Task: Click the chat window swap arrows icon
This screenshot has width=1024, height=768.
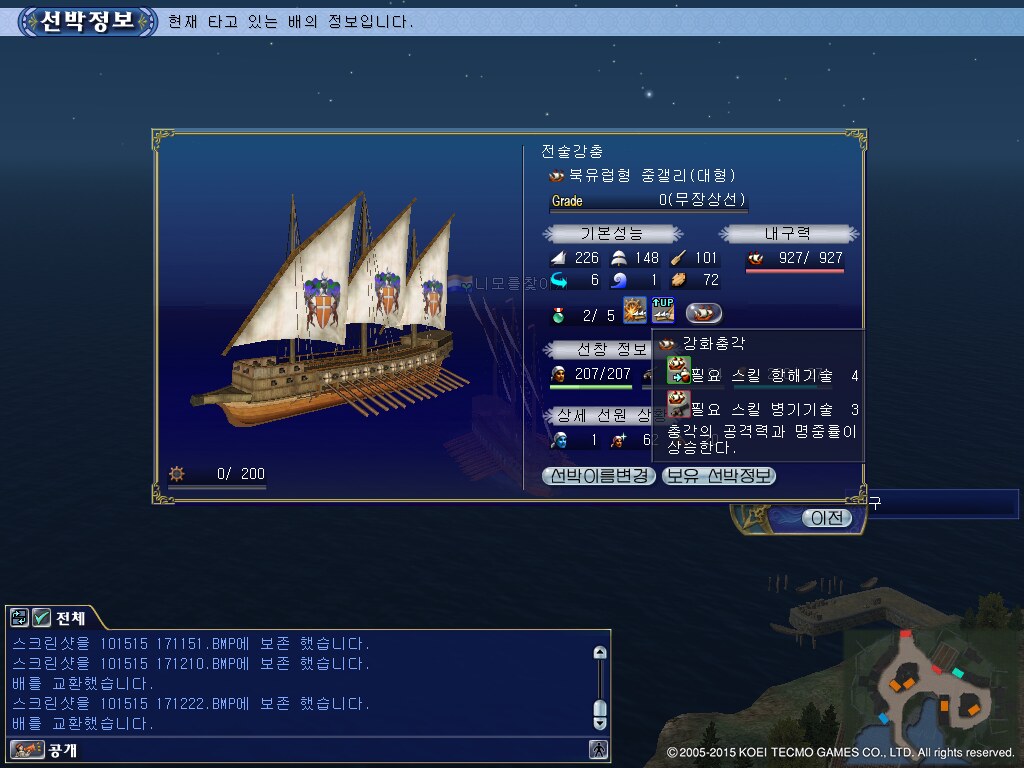Action: [19, 617]
